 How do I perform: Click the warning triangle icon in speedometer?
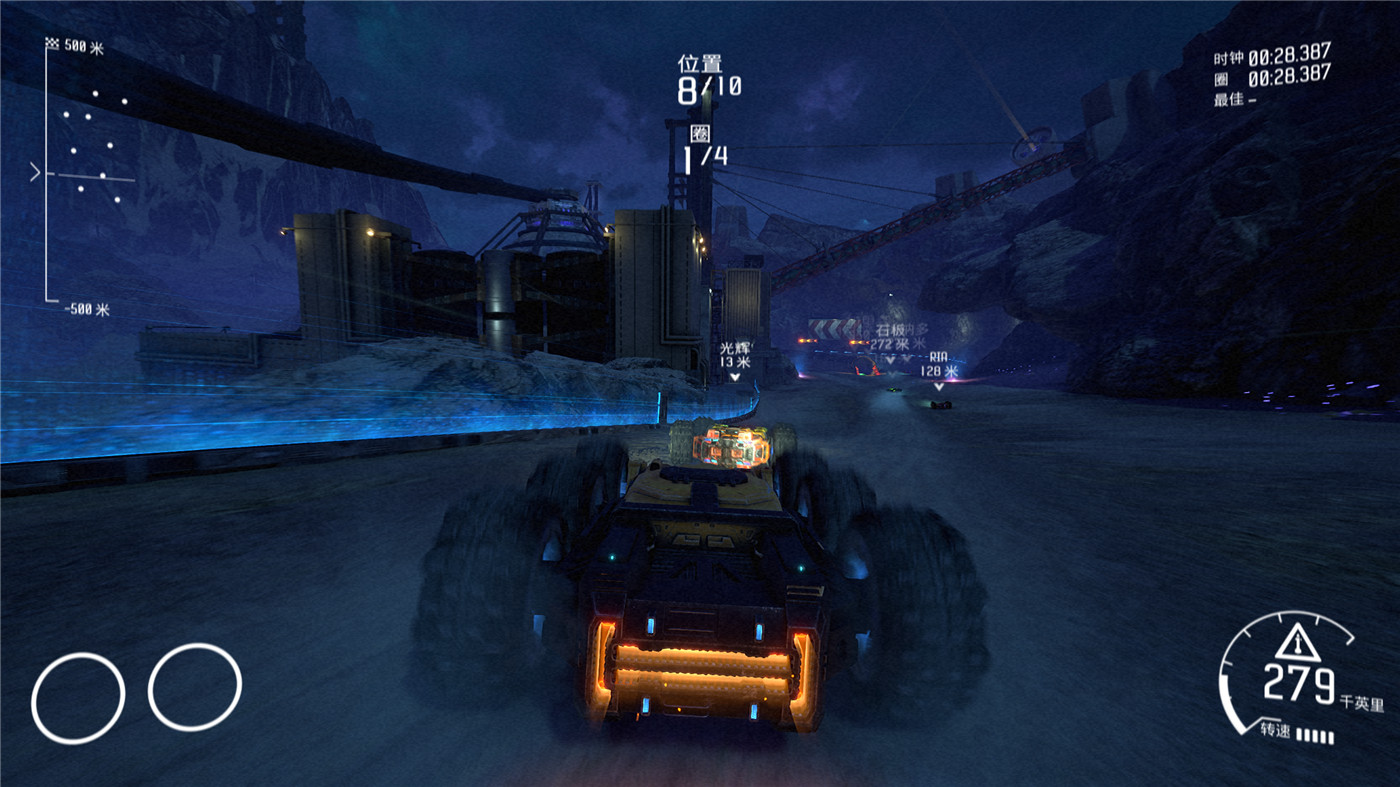tap(1298, 640)
